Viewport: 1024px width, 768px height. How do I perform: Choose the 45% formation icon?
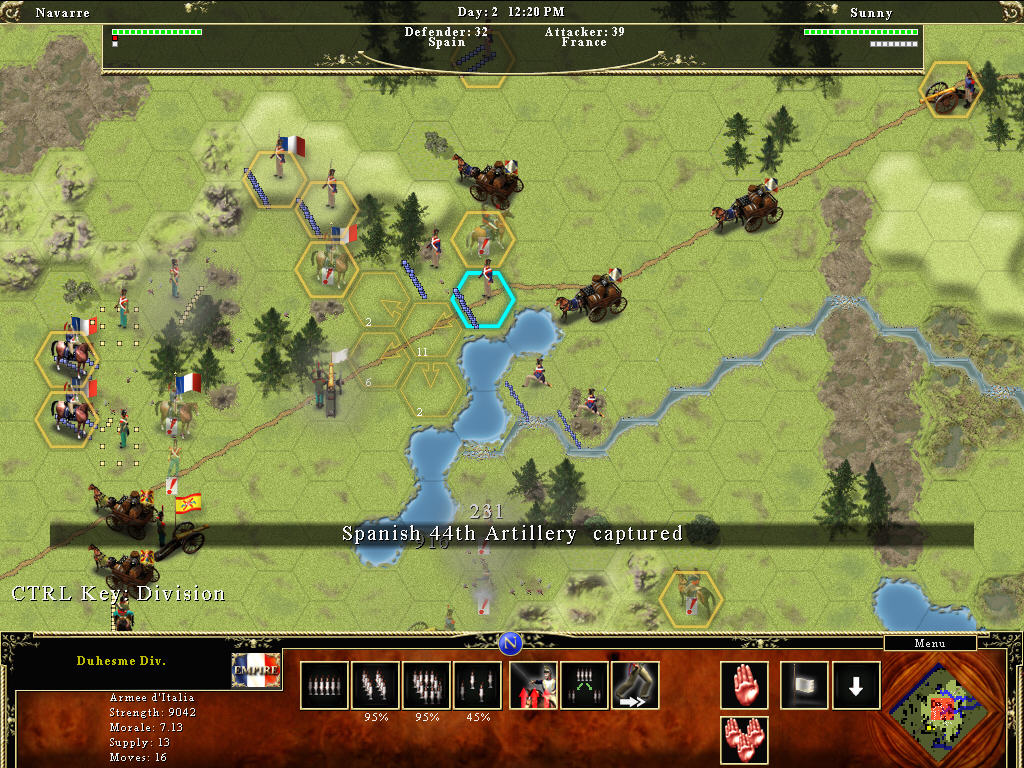478,685
